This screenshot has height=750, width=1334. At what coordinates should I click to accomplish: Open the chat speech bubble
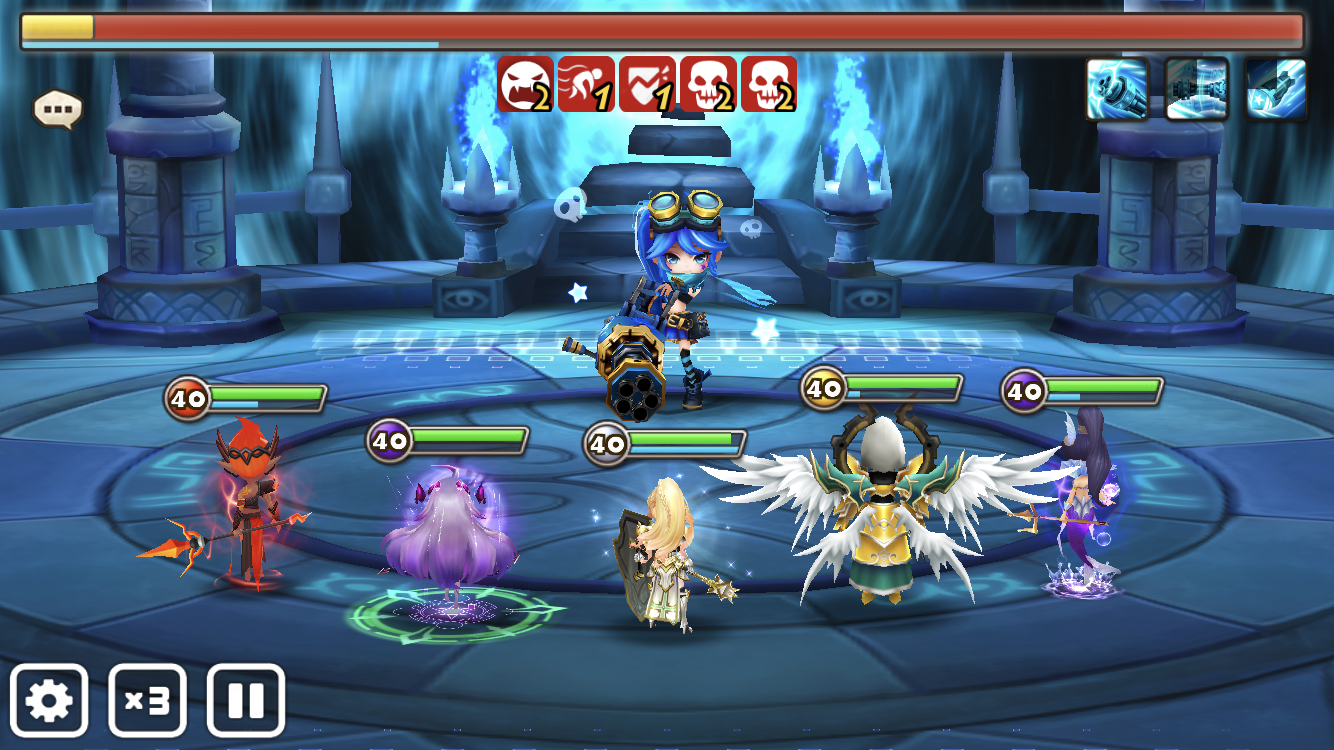click(57, 108)
